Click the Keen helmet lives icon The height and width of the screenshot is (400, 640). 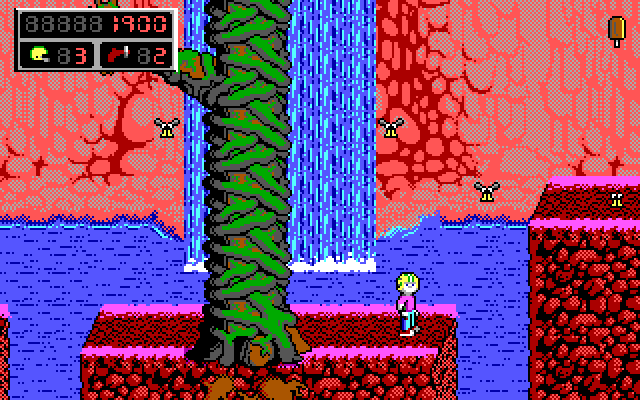tap(39, 53)
